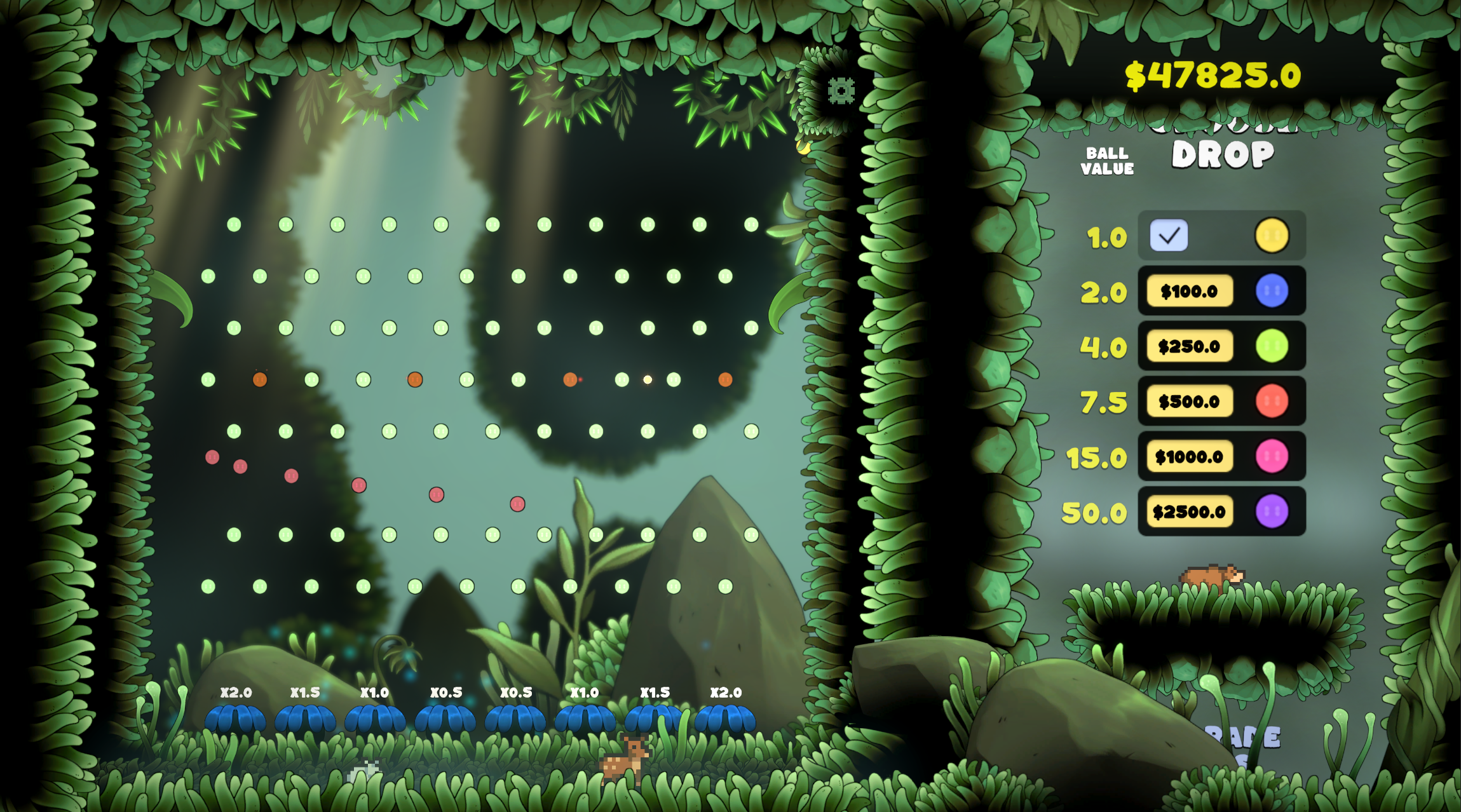
Task: Buy the 2.0 ball for $100.0
Action: (x=1189, y=291)
